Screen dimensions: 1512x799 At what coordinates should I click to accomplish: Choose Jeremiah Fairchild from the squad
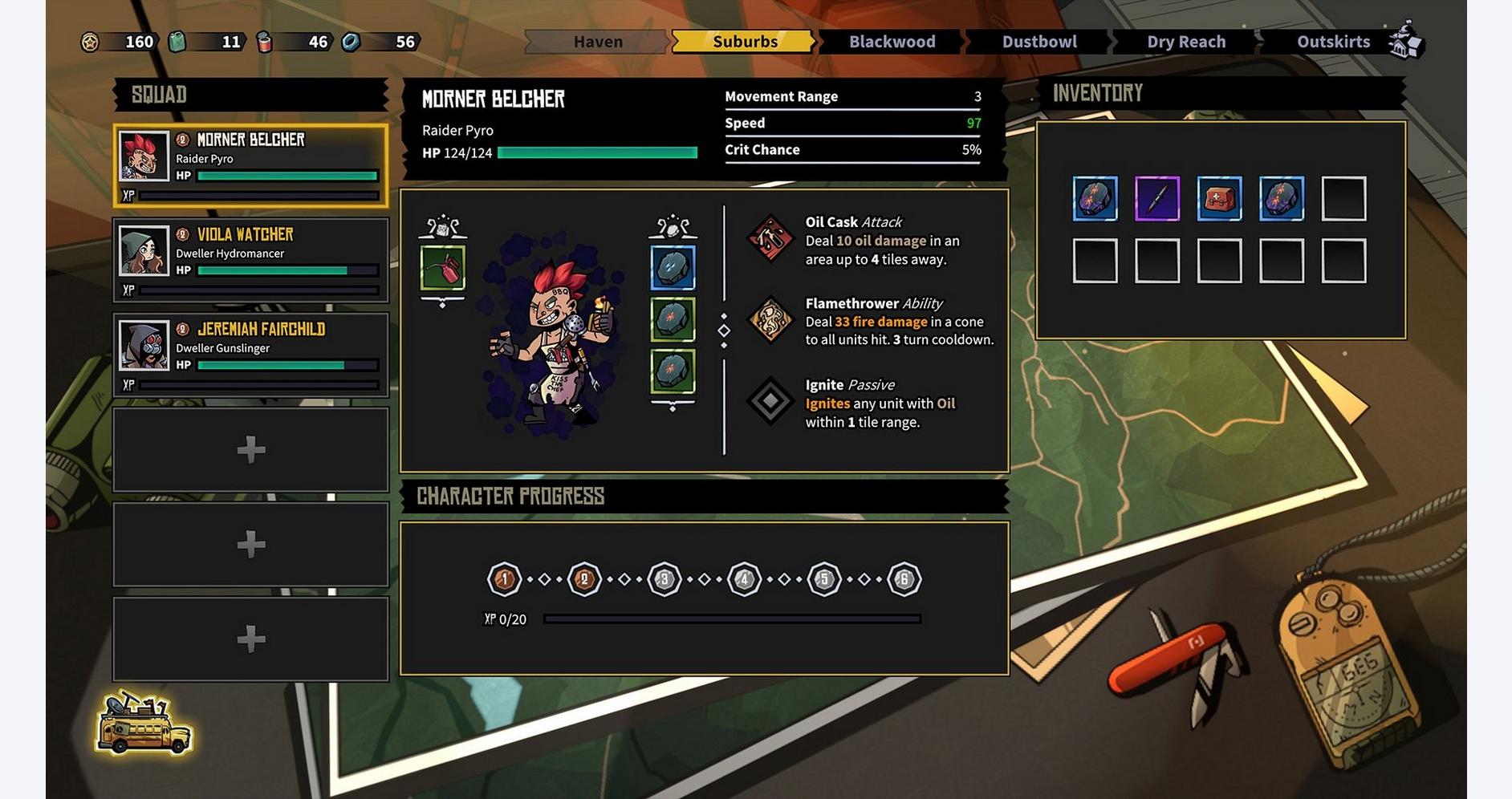click(250, 355)
